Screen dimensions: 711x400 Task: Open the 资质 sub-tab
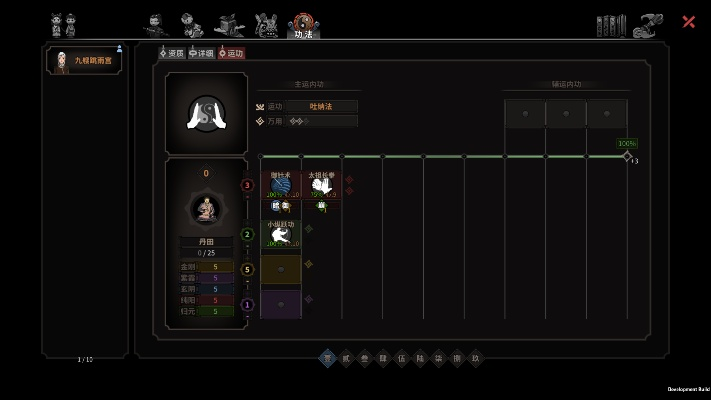click(x=172, y=53)
